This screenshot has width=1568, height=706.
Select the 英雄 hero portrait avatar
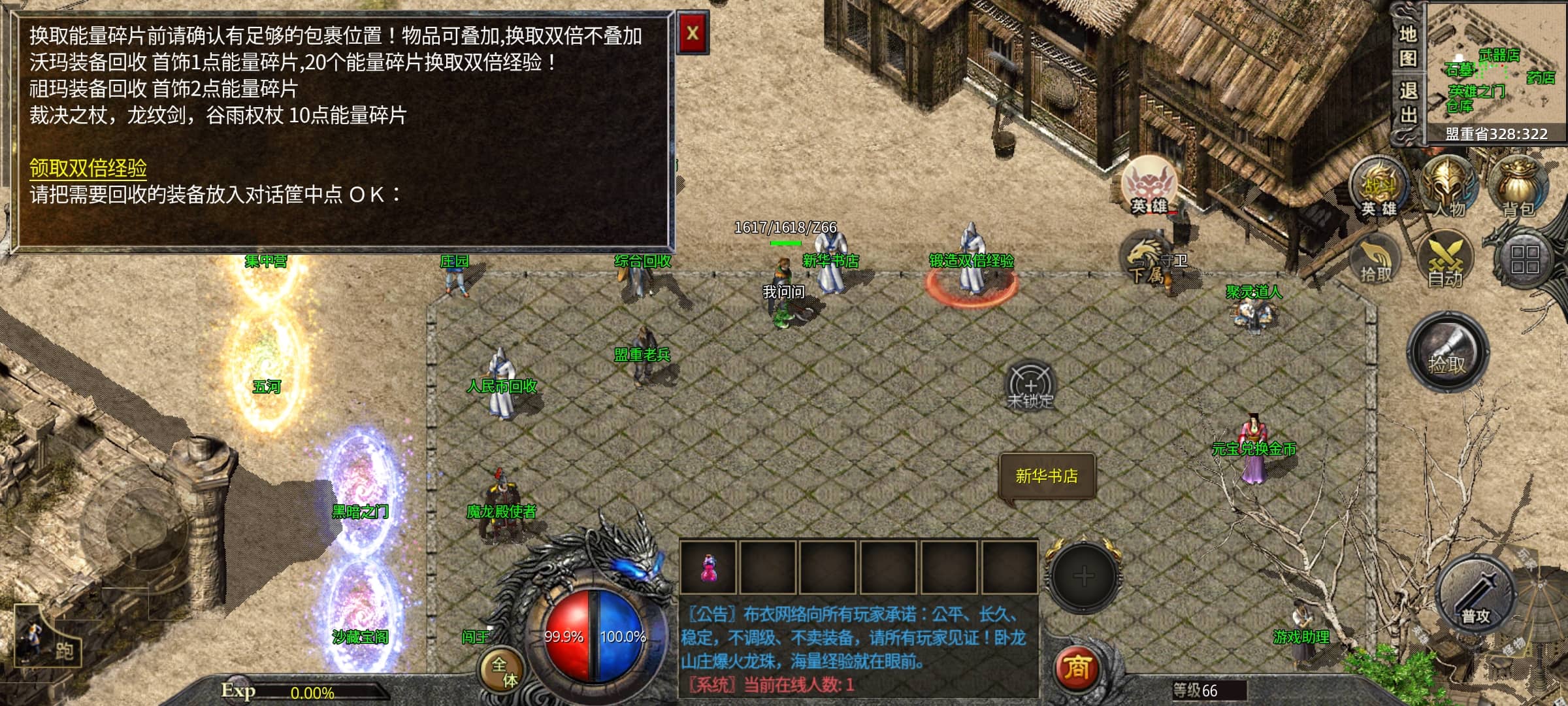1149,185
